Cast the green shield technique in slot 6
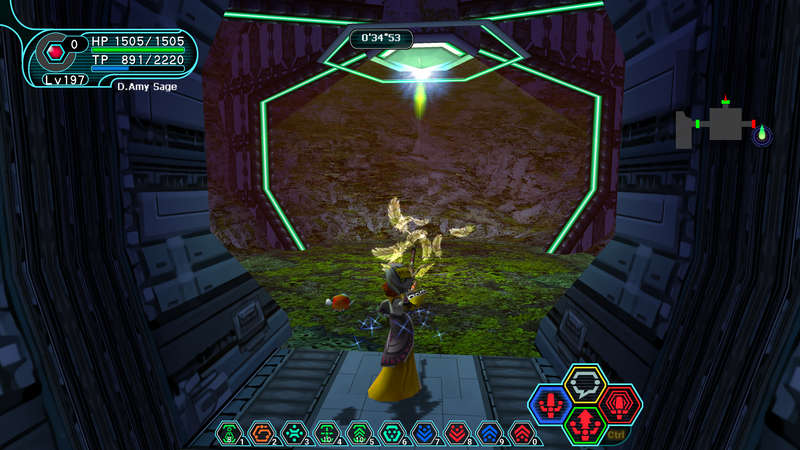Screen dimensions: 800x450 click(392, 432)
